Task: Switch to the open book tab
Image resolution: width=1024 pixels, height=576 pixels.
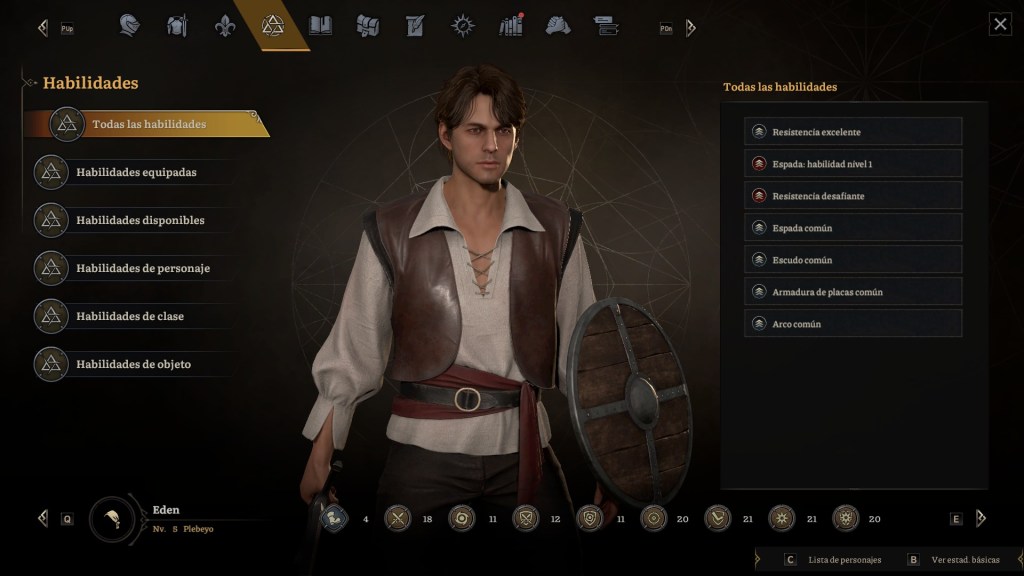Action: pos(320,25)
